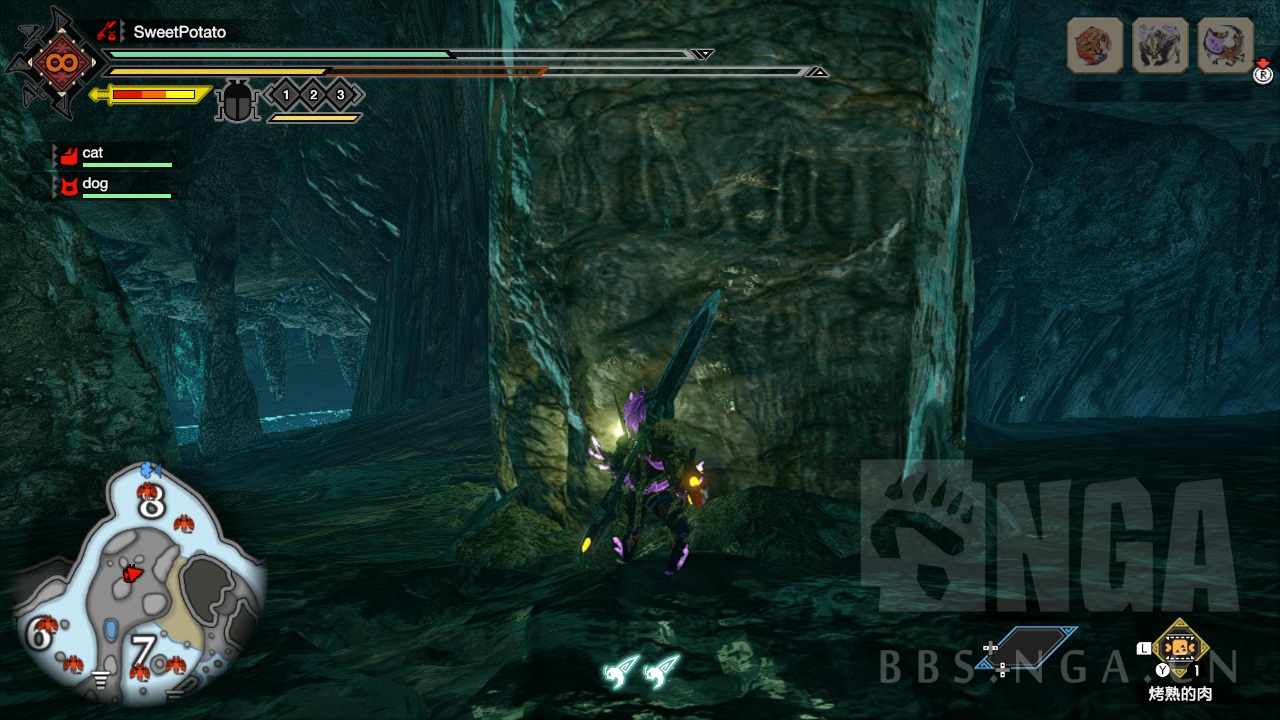
Task: Click the area 7 marker on minimap
Action: (x=143, y=651)
